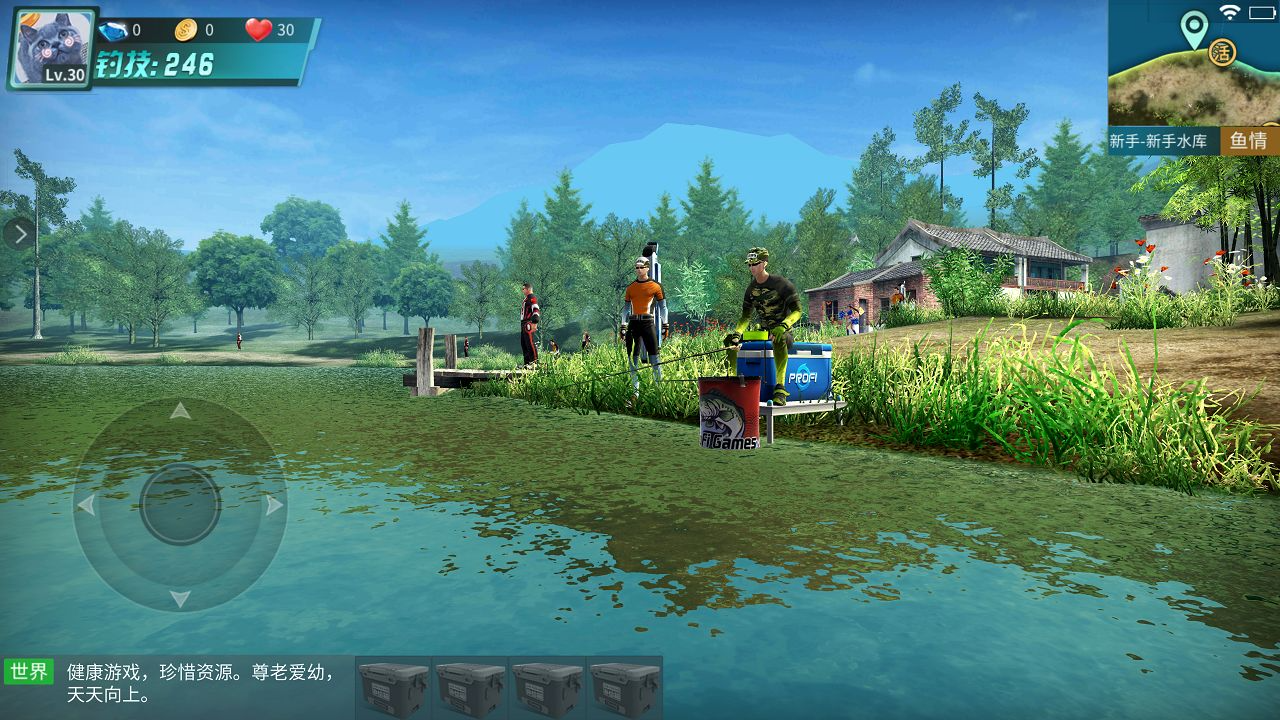1280x720 pixels.
Task: Click the virtual joystick center knob
Action: [180, 504]
